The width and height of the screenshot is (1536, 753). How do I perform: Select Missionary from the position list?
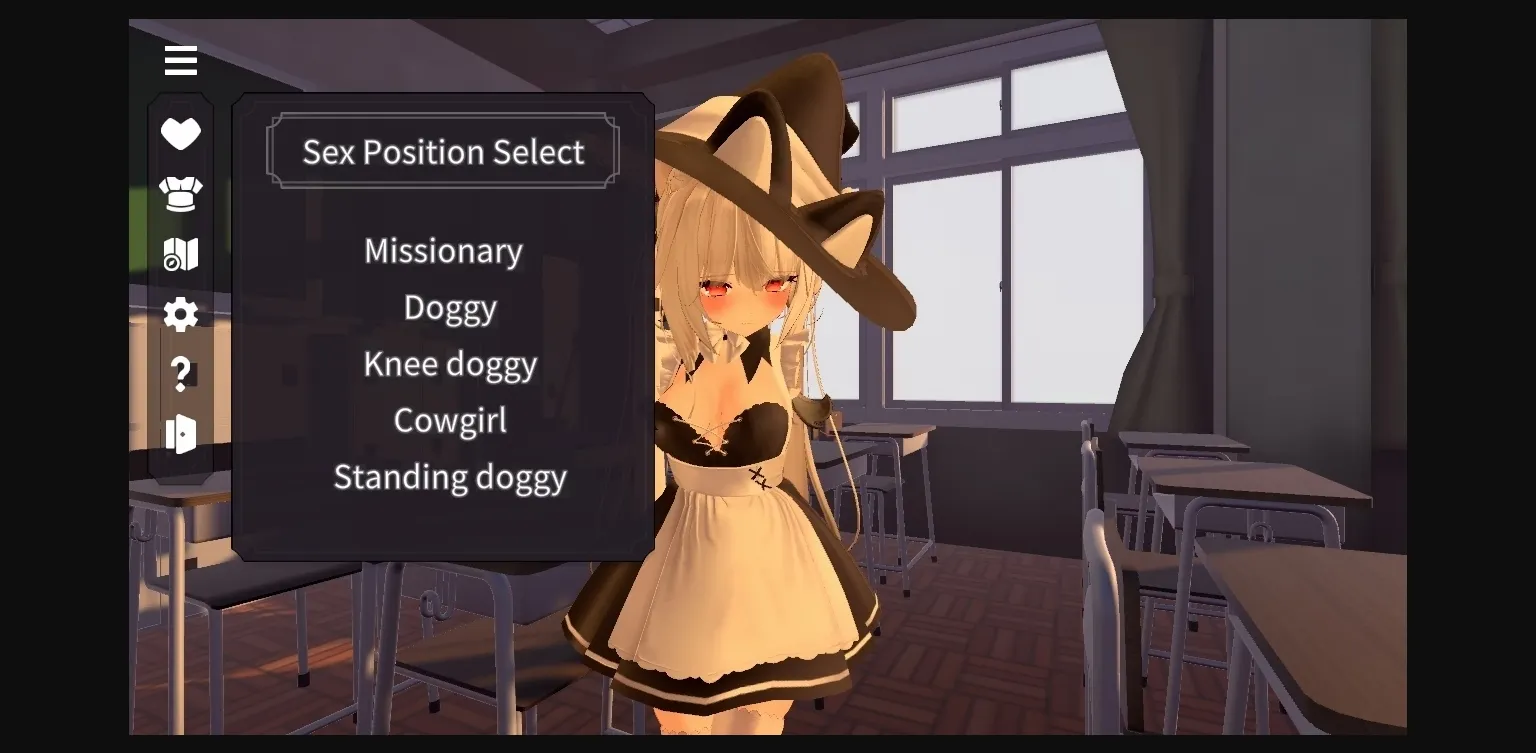(443, 251)
